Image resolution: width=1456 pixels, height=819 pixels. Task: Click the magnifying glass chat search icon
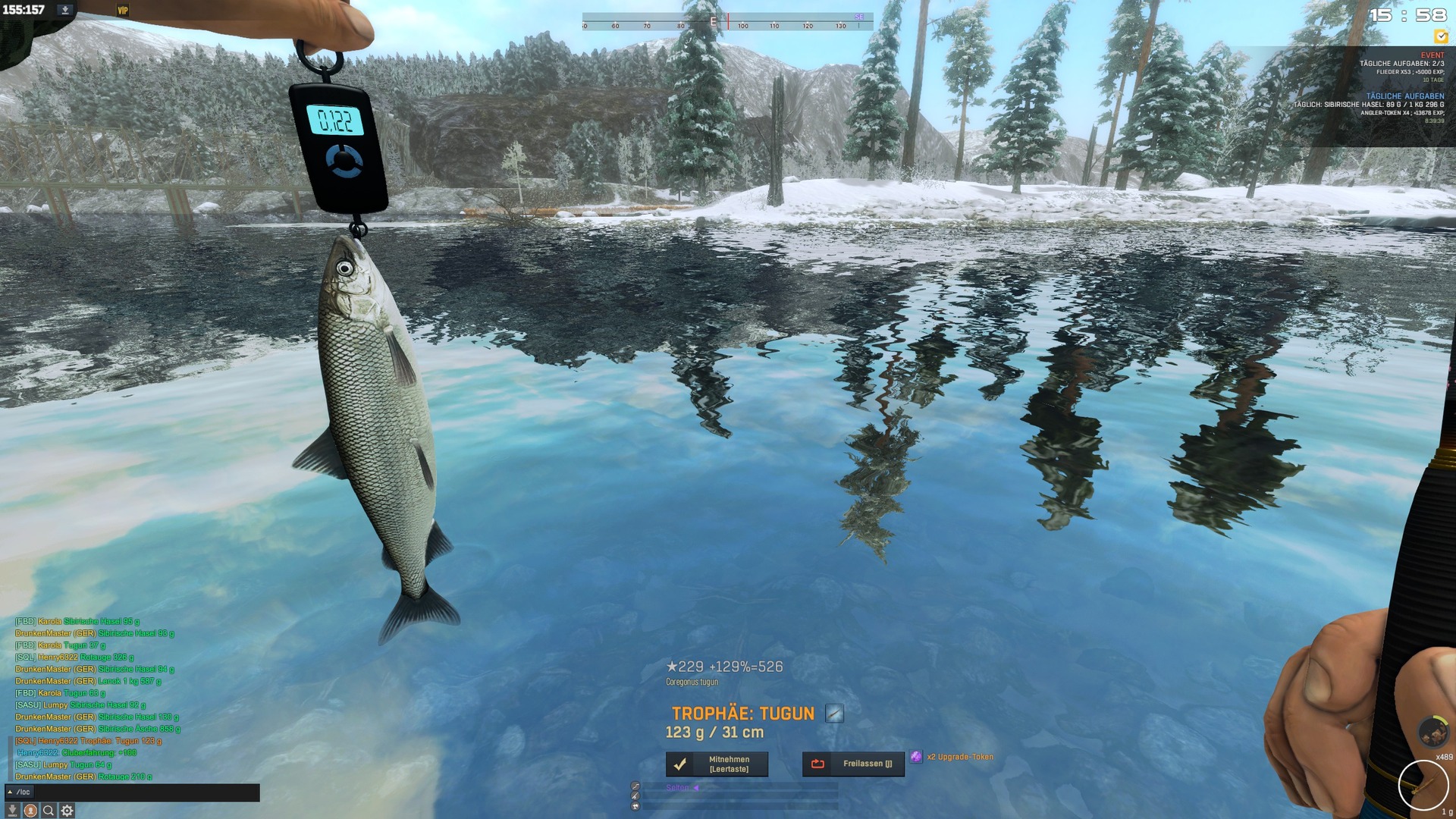click(49, 811)
